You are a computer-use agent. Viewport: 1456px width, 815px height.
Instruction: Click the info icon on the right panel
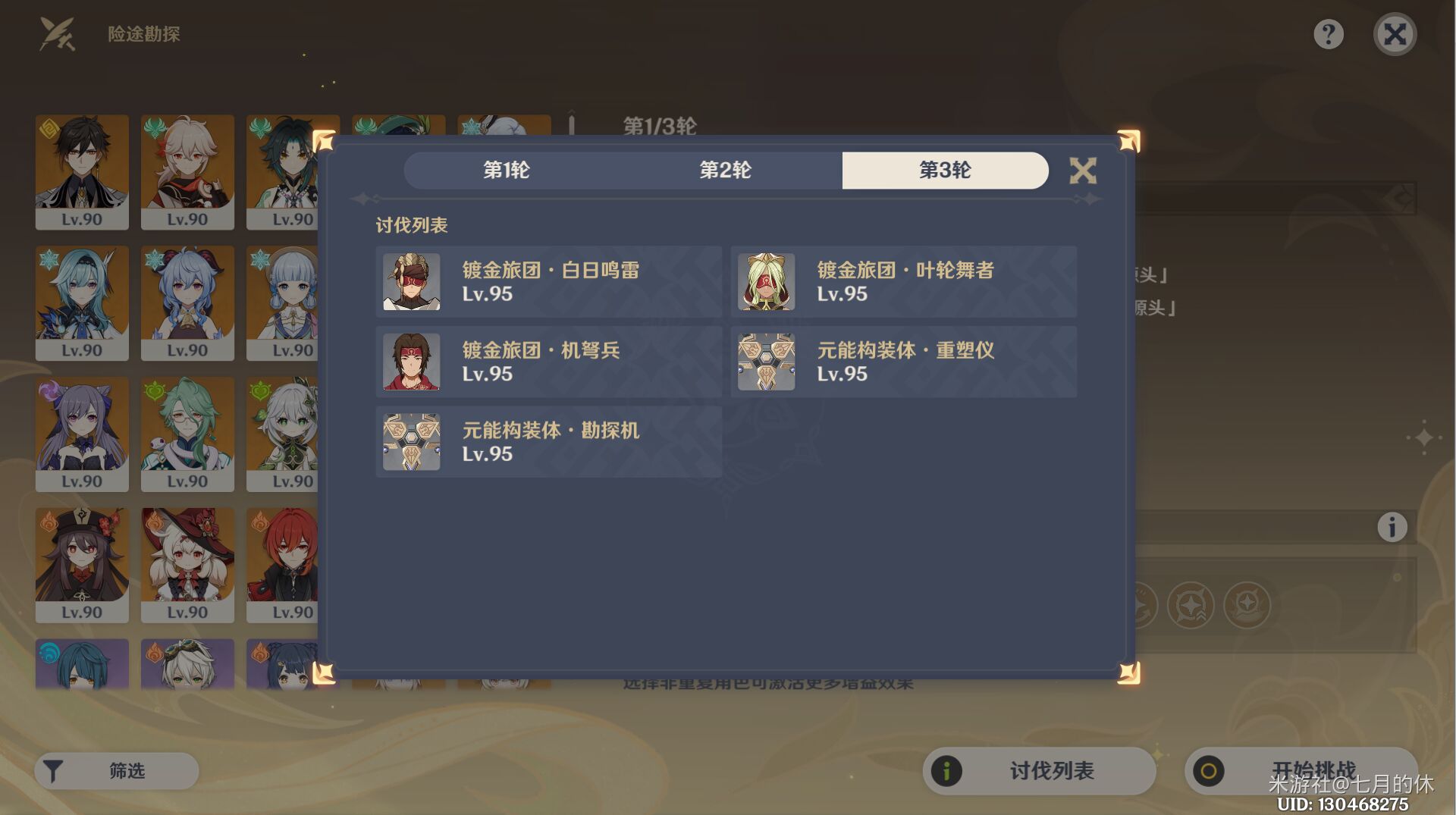click(1394, 526)
